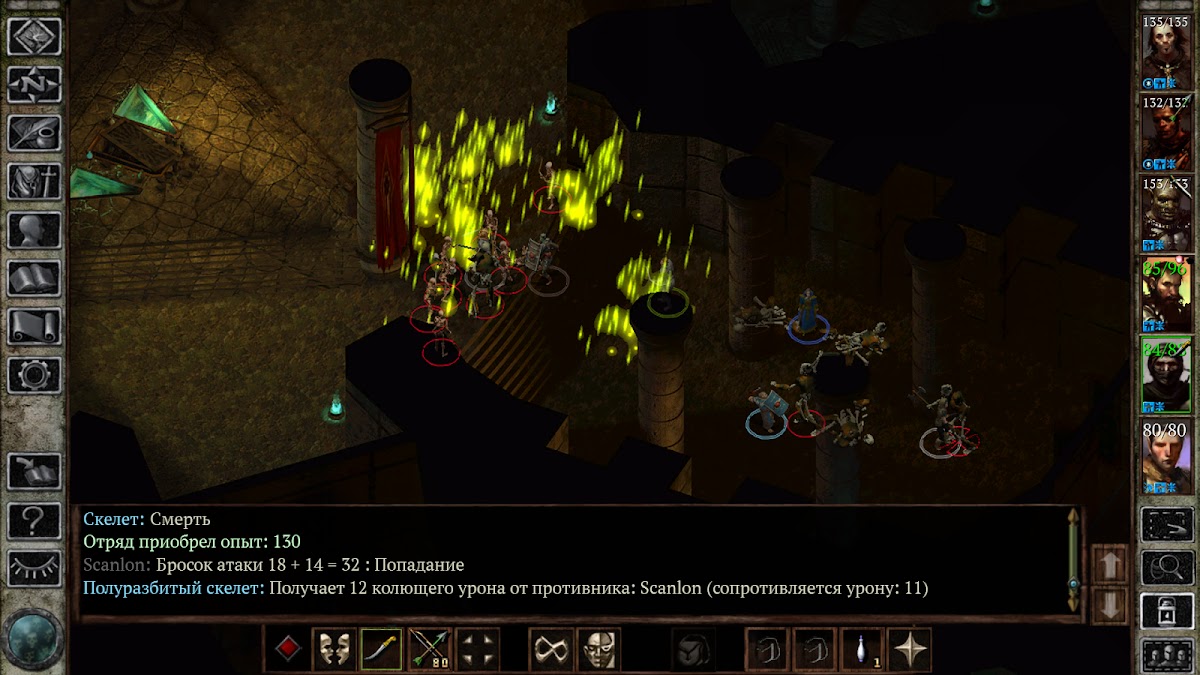Open the journal with the quill icon
The height and width of the screenshot is (675, 1200).
pos(34,133)
